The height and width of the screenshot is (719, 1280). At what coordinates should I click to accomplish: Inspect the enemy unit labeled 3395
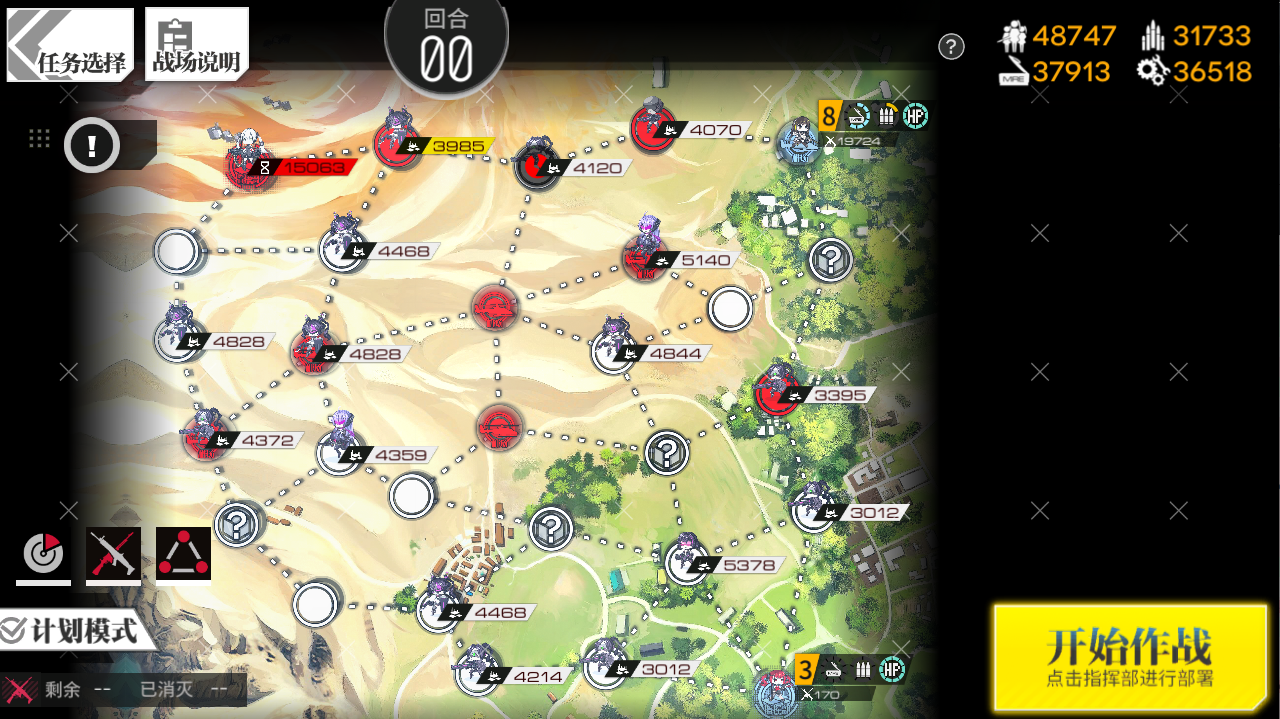777,392
